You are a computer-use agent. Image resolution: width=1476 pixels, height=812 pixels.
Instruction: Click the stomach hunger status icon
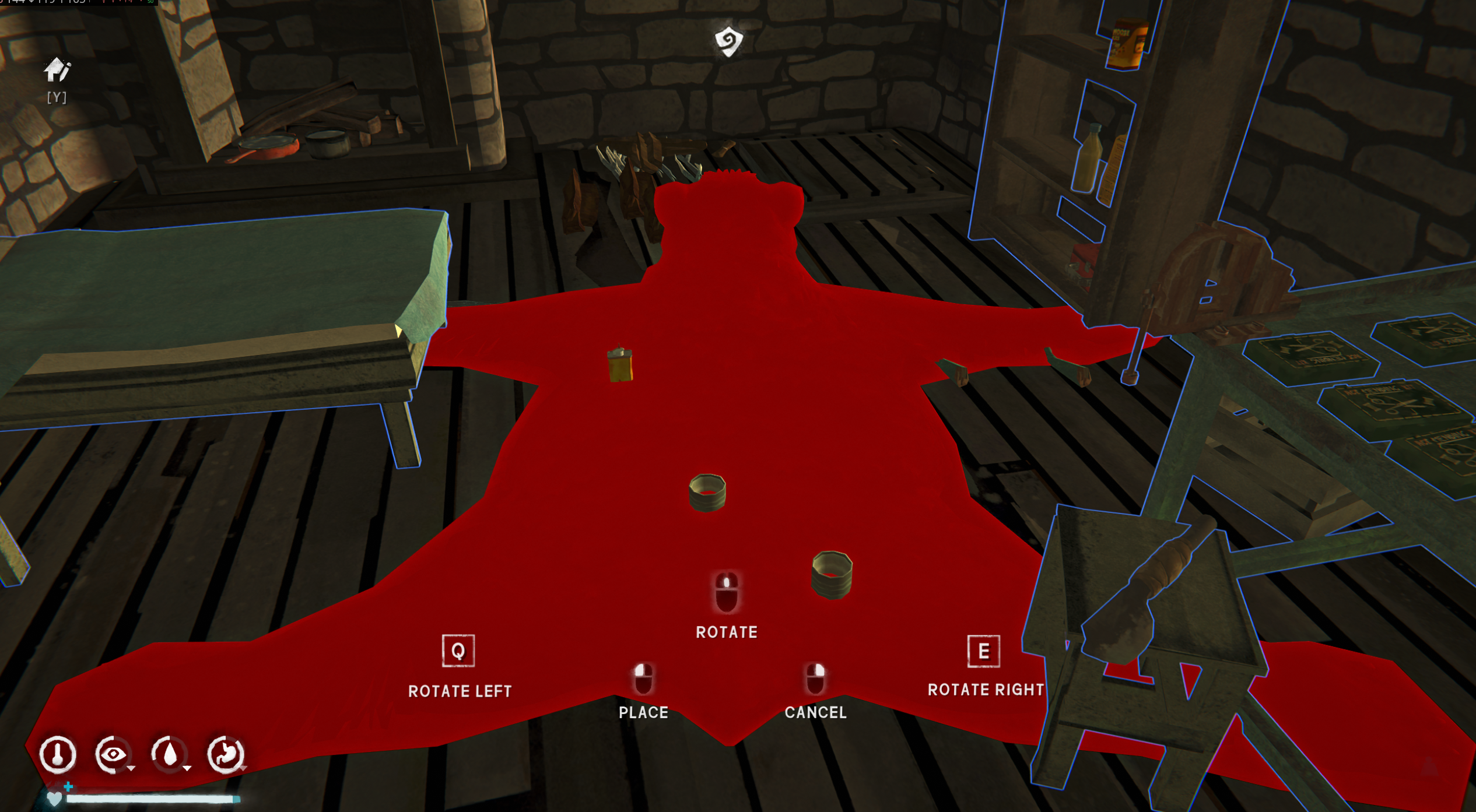(x=225, y=754)
